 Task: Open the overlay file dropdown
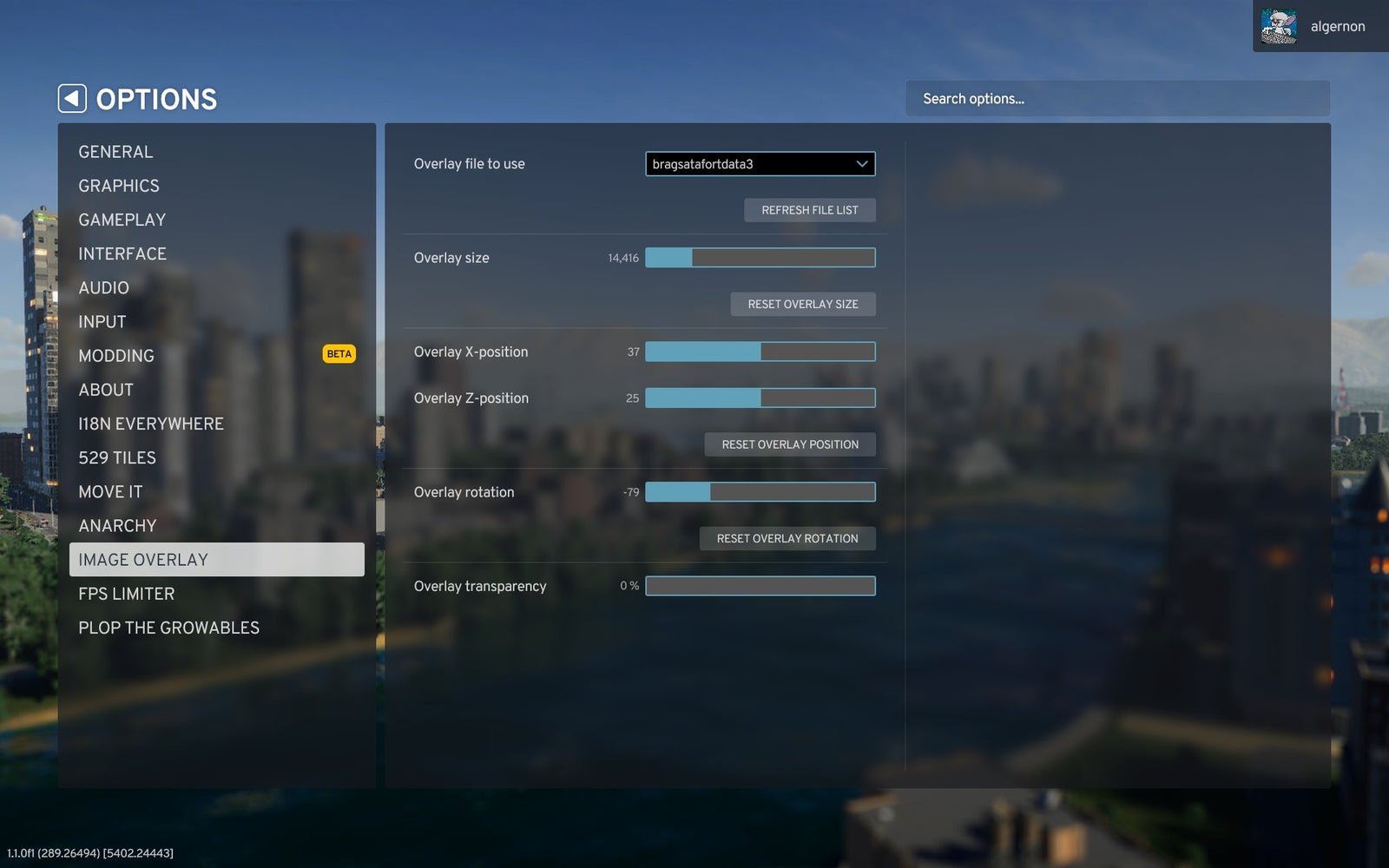(760, 164)
